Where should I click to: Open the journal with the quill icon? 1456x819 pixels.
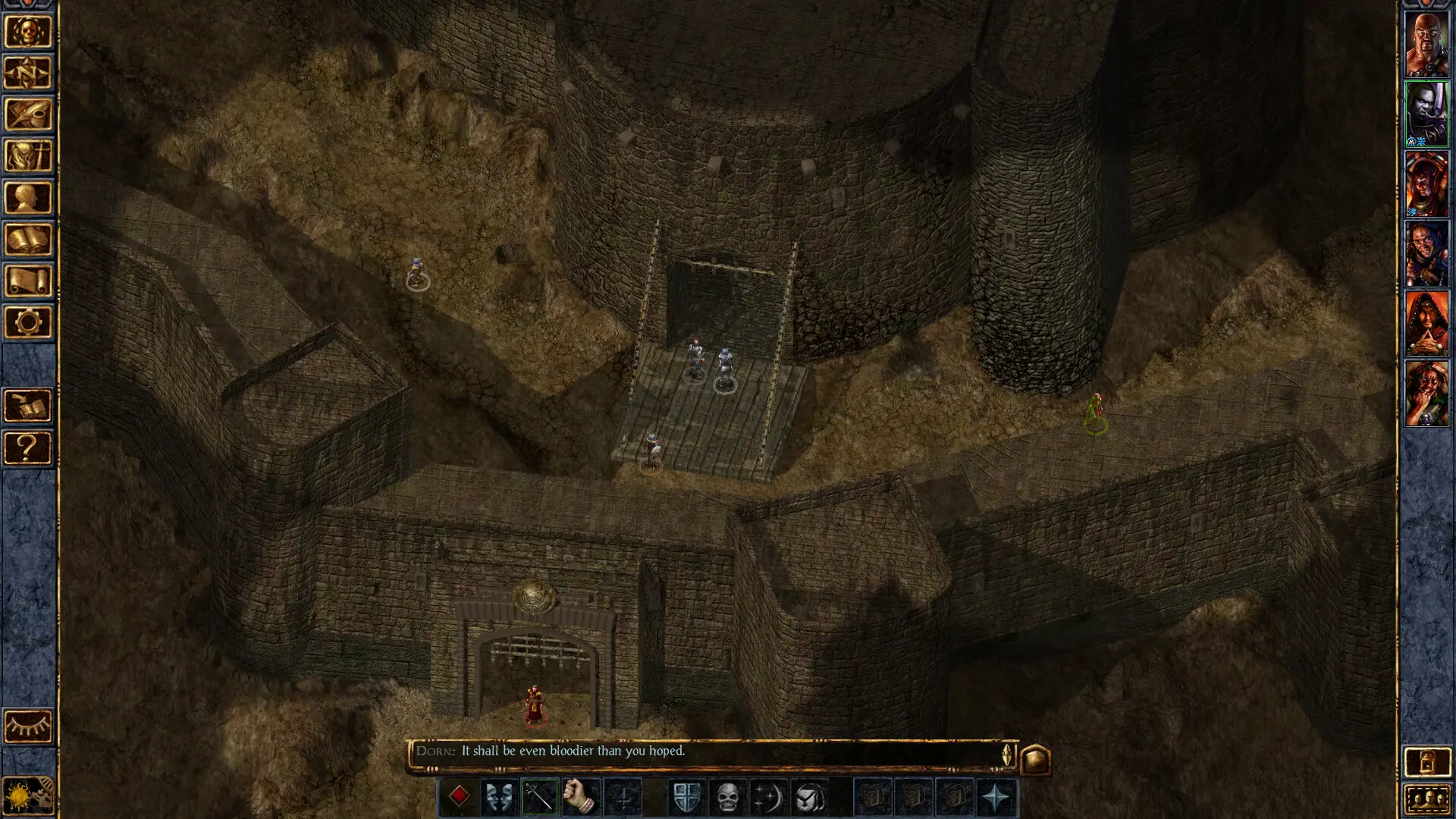(x=28, y=115)
